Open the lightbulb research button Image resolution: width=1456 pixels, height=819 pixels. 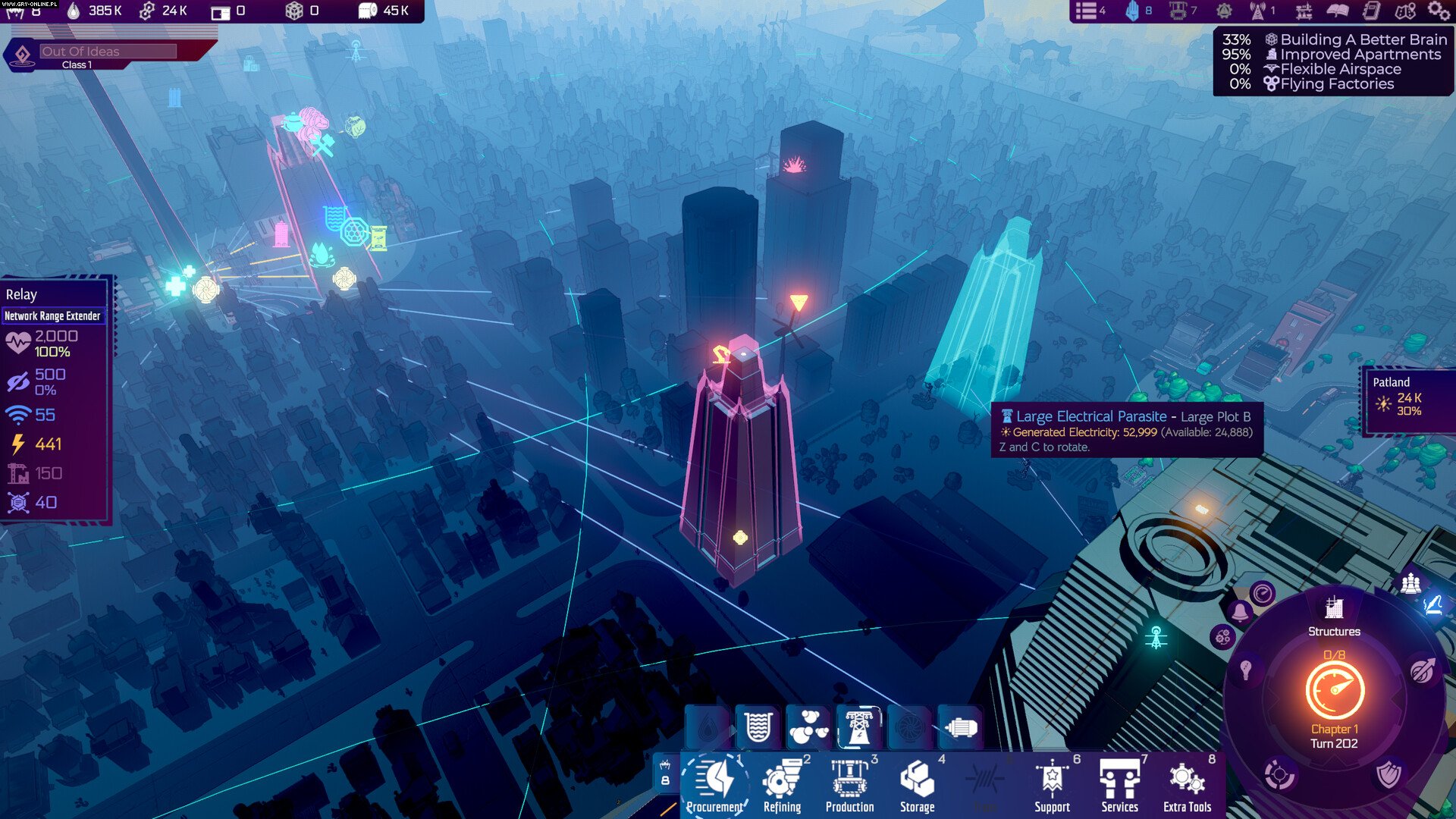click(1245, 670)
